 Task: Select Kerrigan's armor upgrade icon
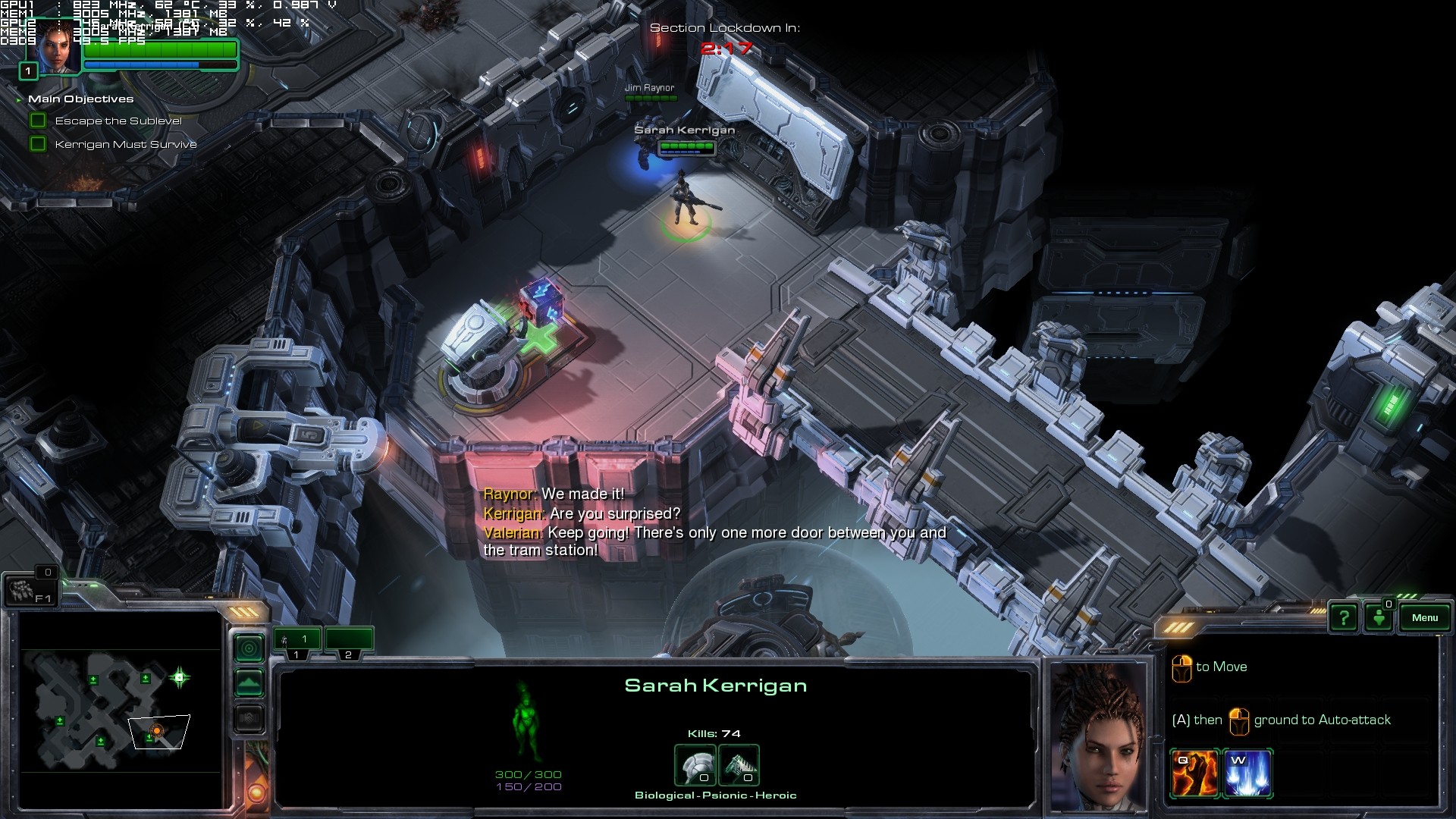[695, 766]
